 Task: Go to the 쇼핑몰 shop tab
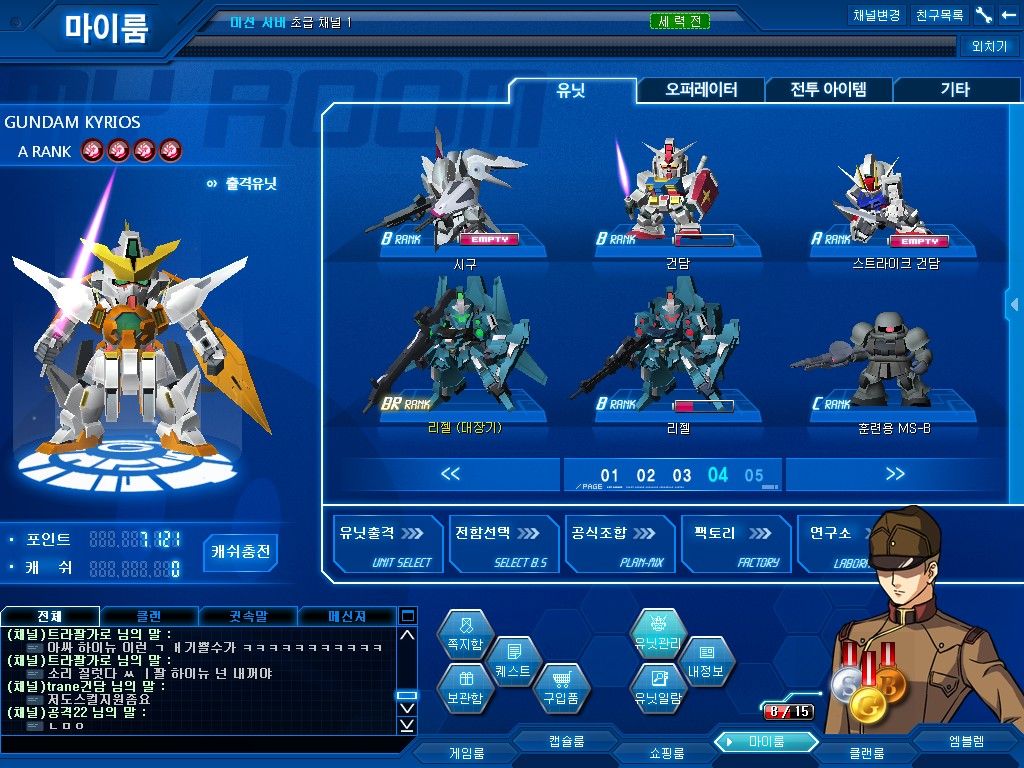click(x=664, y=752)
